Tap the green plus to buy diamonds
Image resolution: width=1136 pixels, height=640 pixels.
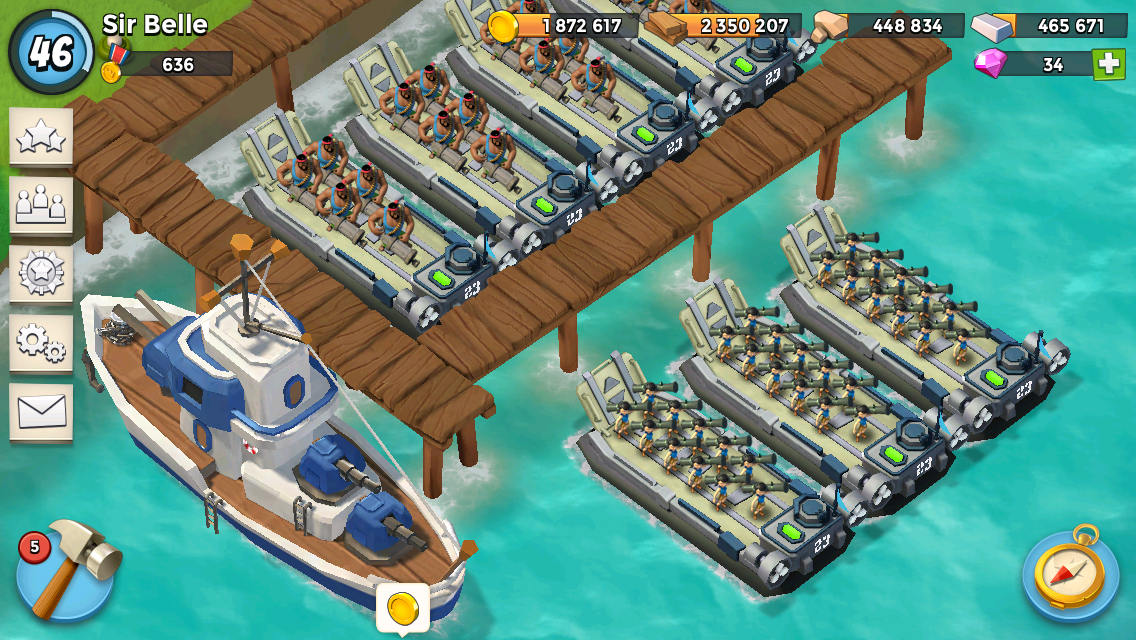pos(1108,65)
